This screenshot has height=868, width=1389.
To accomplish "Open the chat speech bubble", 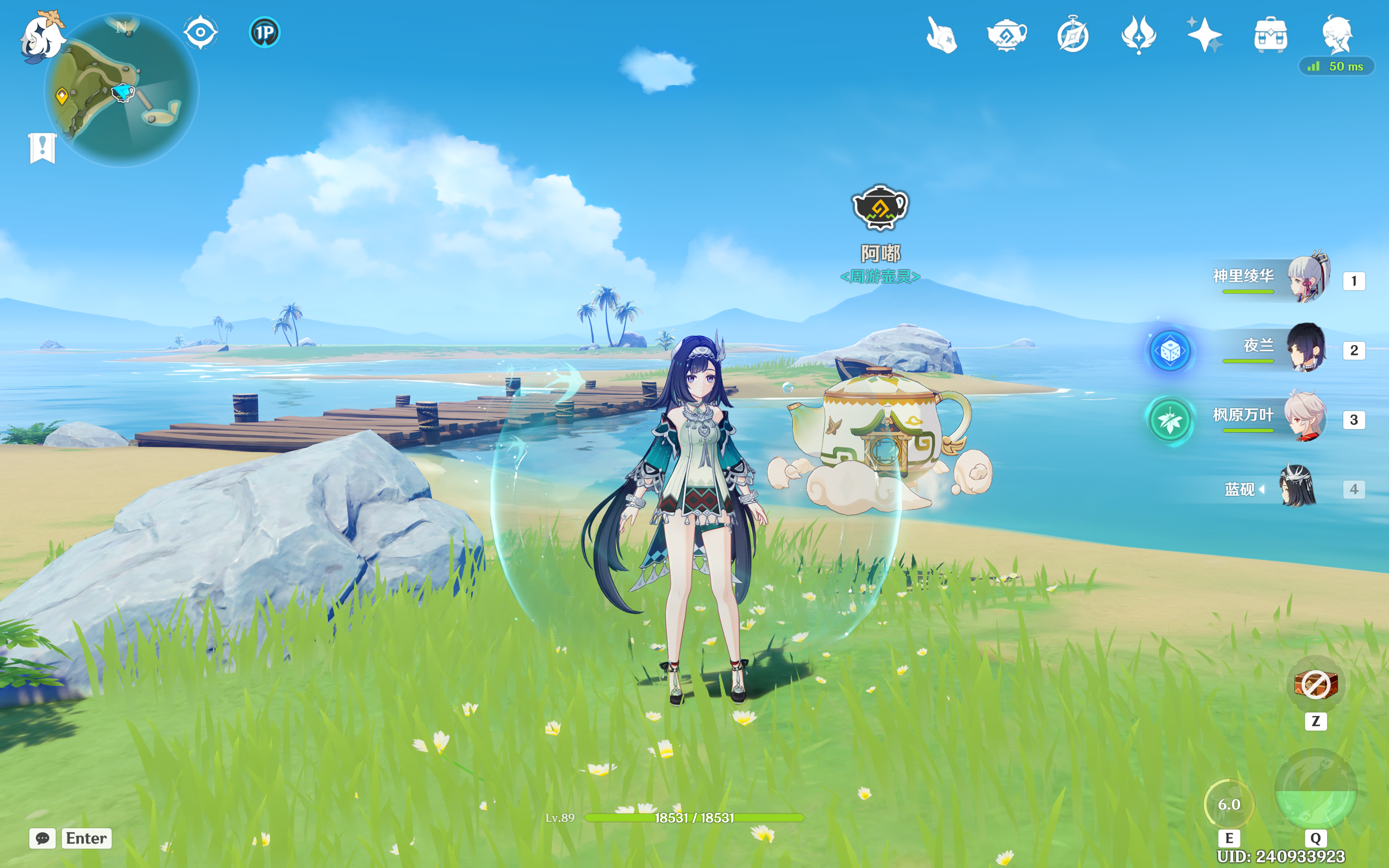I will (x=43, y=838).
